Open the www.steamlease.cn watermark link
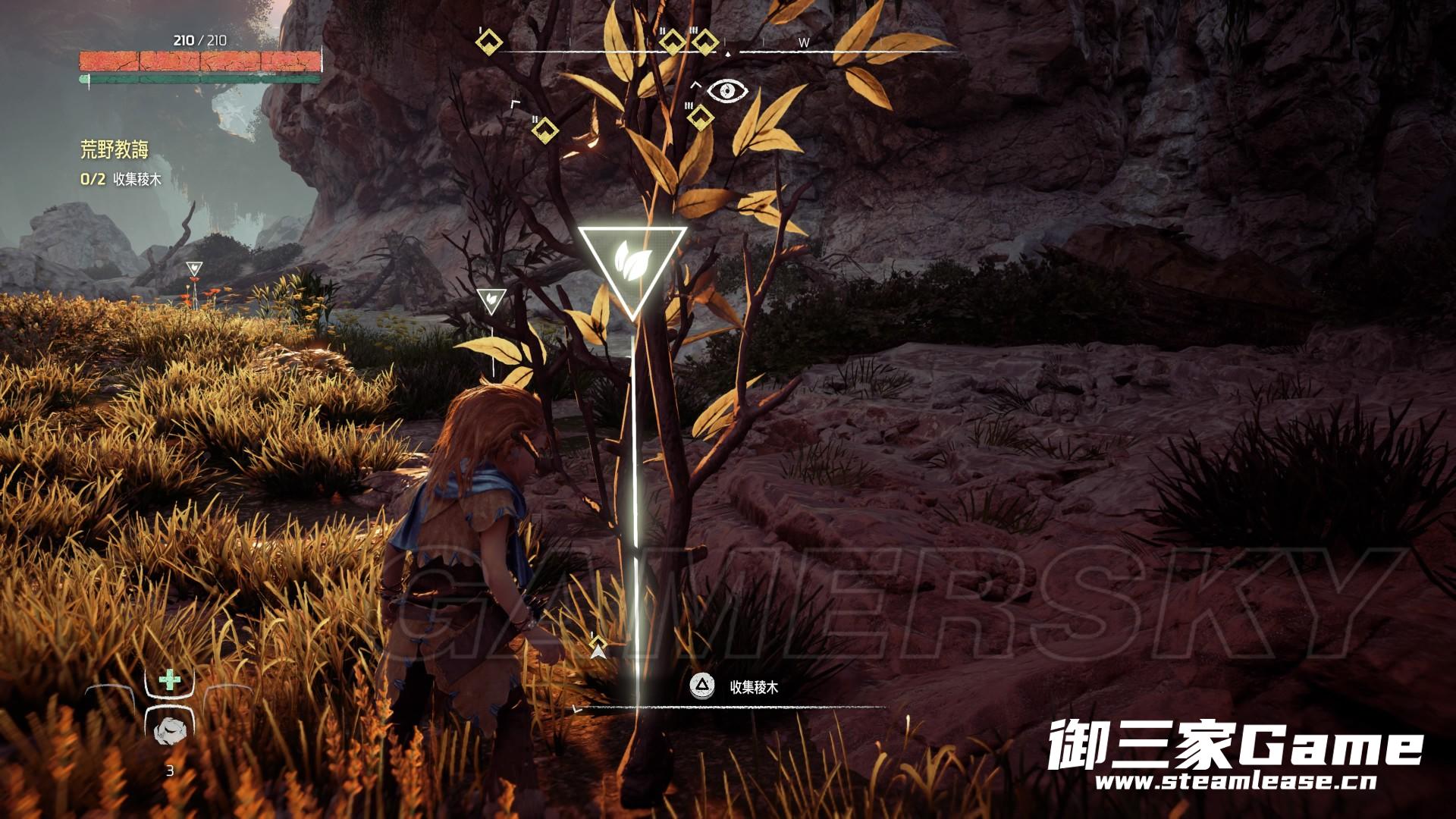 (x=1235, y=781)
